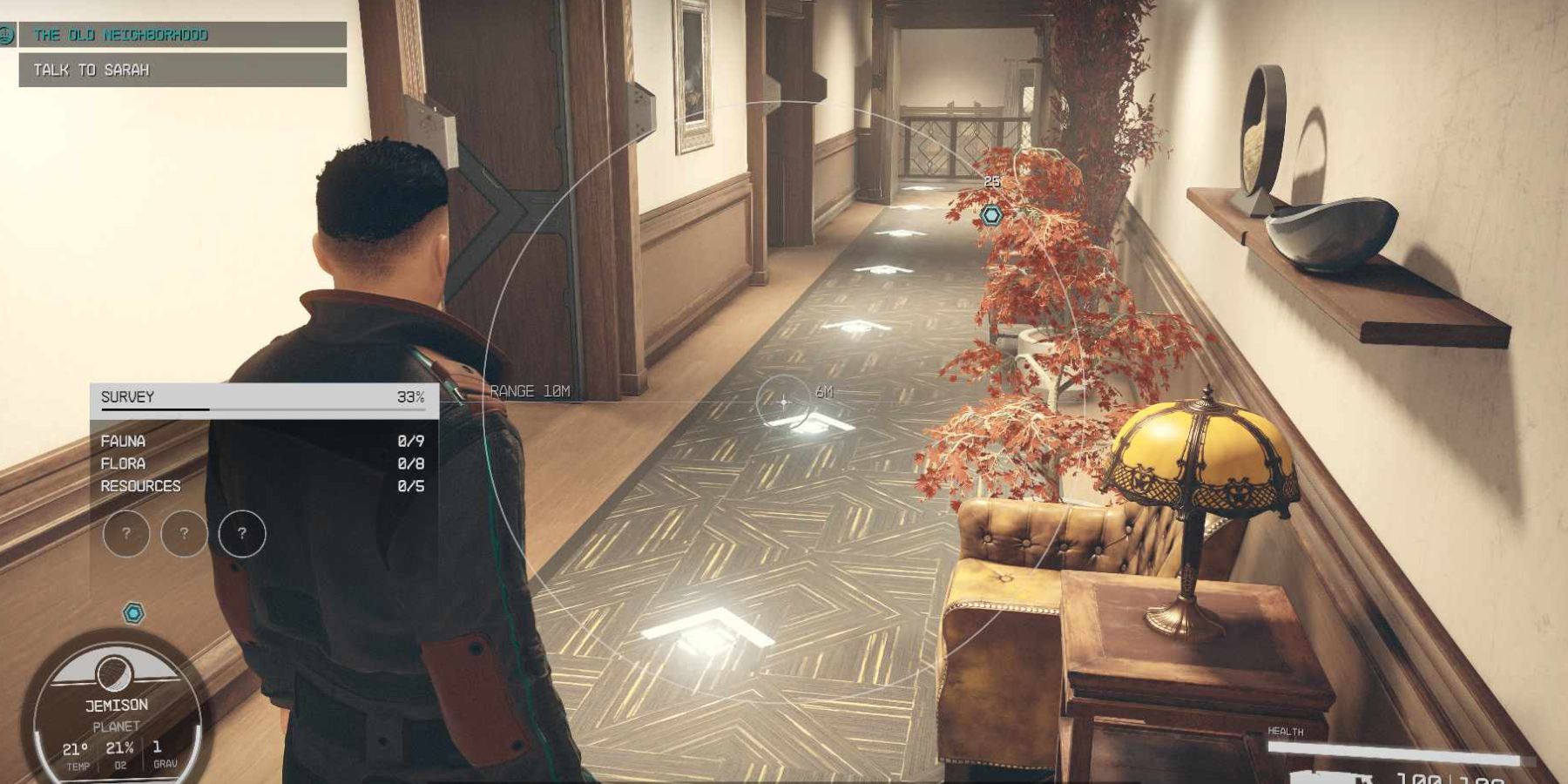This screenshot has width=1568, height=784.
Task: Click the quest marker showing 25 distance
Action: [990, 214]
